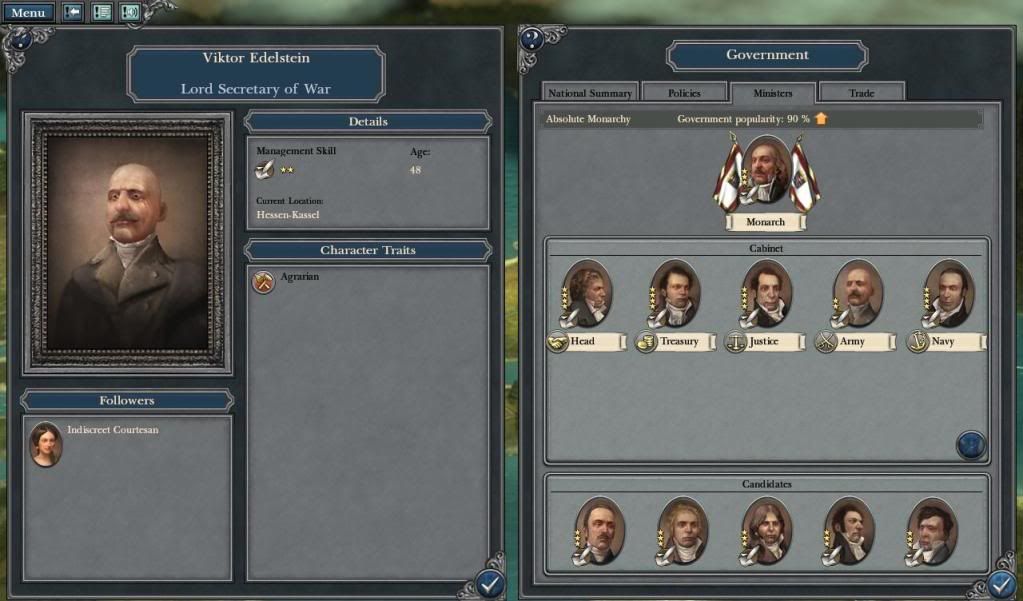1023x601 pixels.
Task: Close the Viktor Edelstein details panel
Action: tap(489, 584)
